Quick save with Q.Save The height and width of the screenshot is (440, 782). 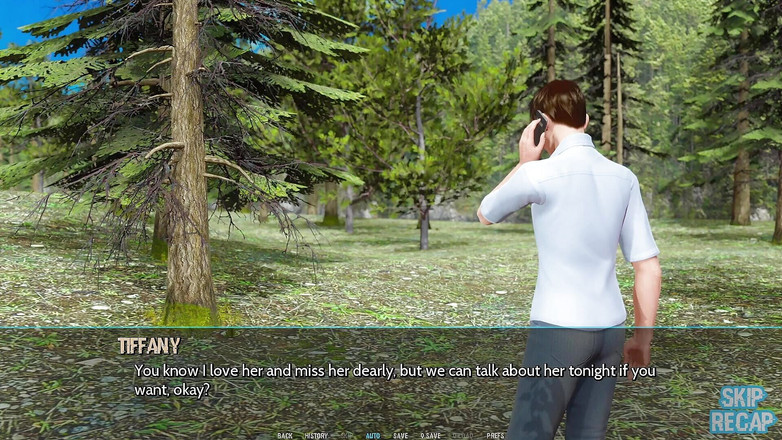(x=430, y=436)
